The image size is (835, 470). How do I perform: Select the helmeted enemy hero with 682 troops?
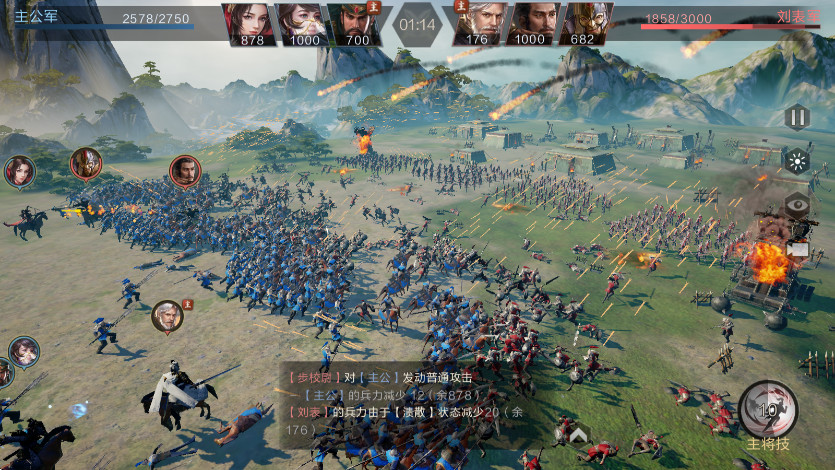(x=586, y=23)
